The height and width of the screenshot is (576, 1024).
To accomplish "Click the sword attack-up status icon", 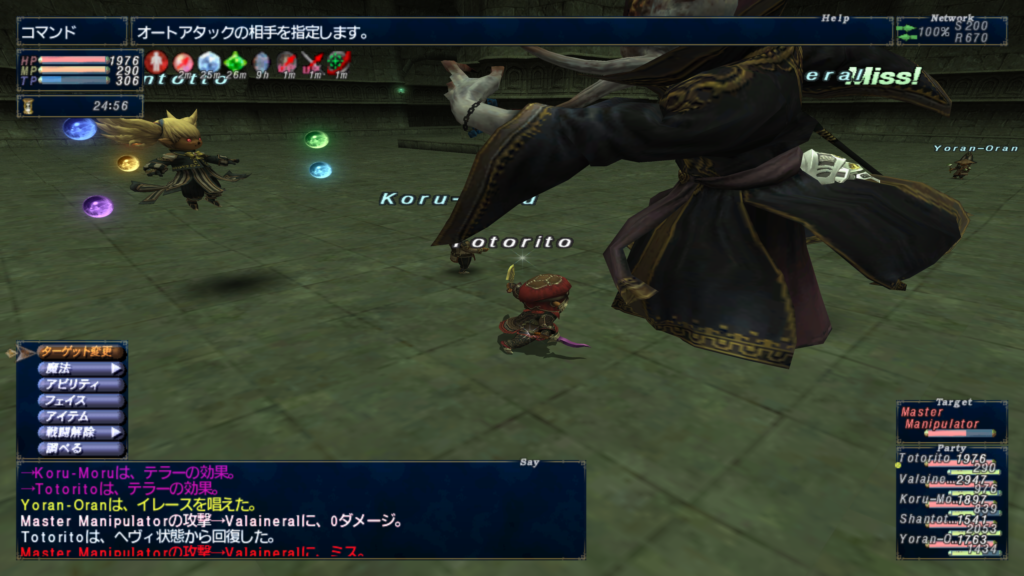I will [314, 63].
